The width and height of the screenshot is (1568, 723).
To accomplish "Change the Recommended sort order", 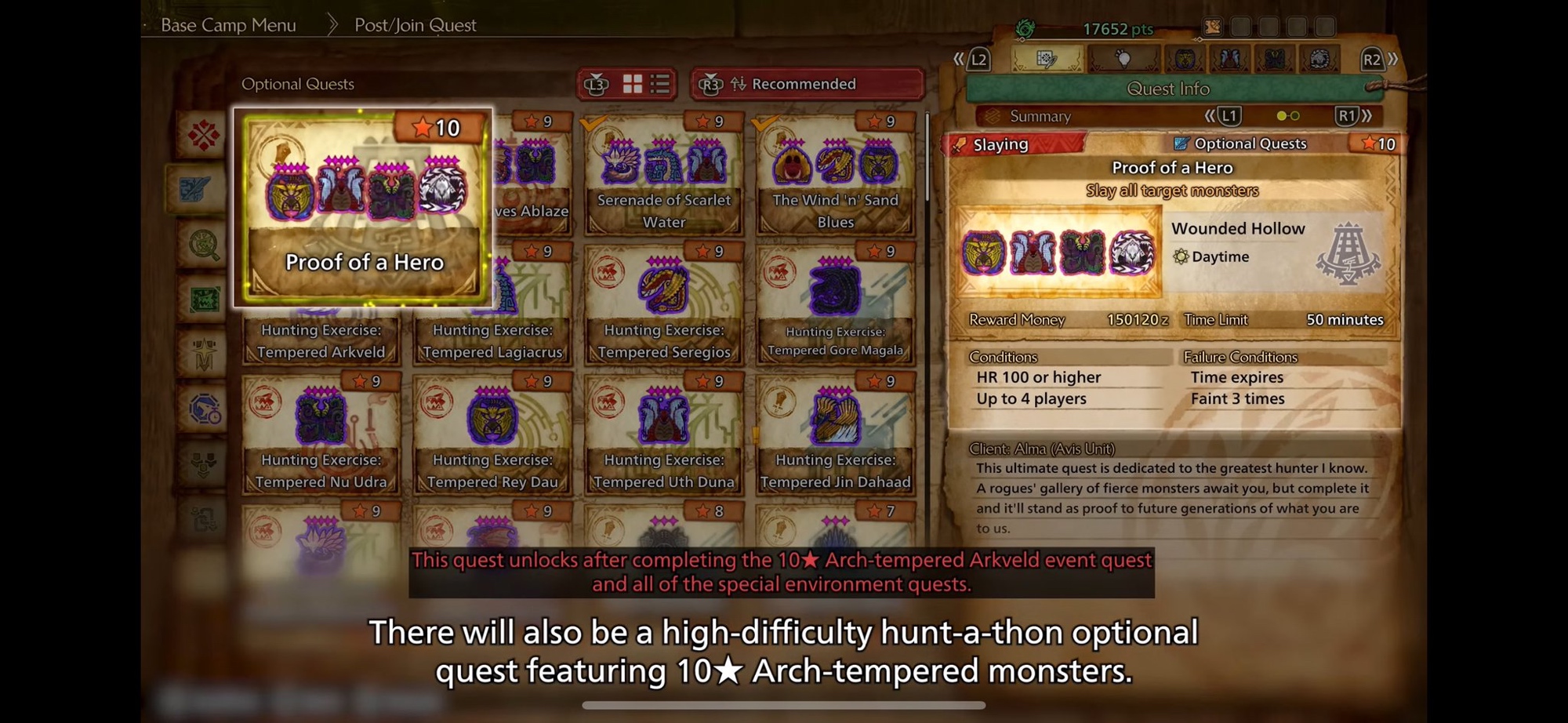I will pos(806,84).
